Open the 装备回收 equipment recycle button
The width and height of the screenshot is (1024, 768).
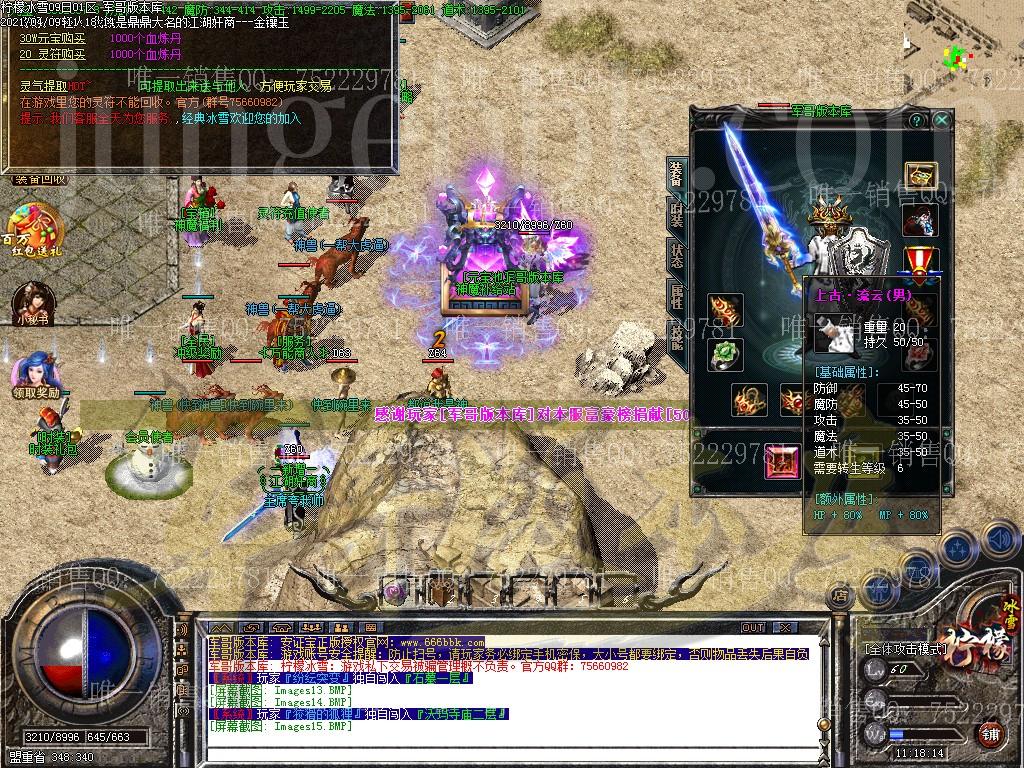40,180
